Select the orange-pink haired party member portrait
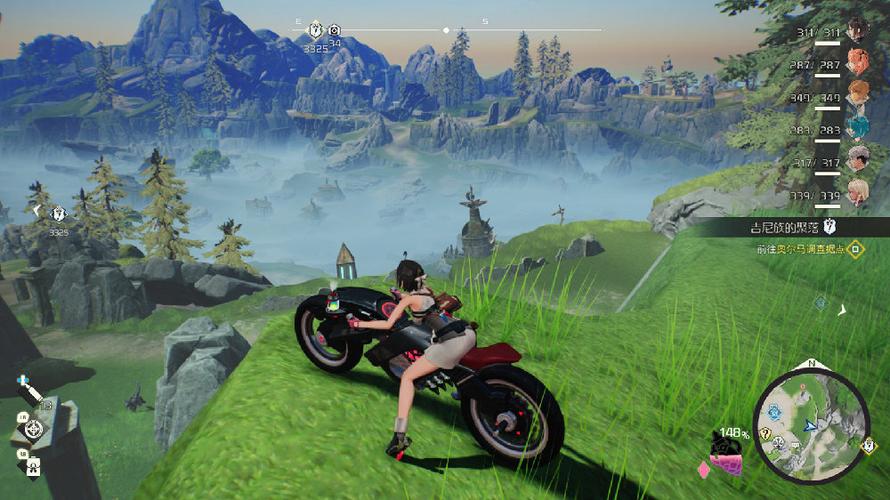This screenshot has height=500, width=890. coord(858,62)
